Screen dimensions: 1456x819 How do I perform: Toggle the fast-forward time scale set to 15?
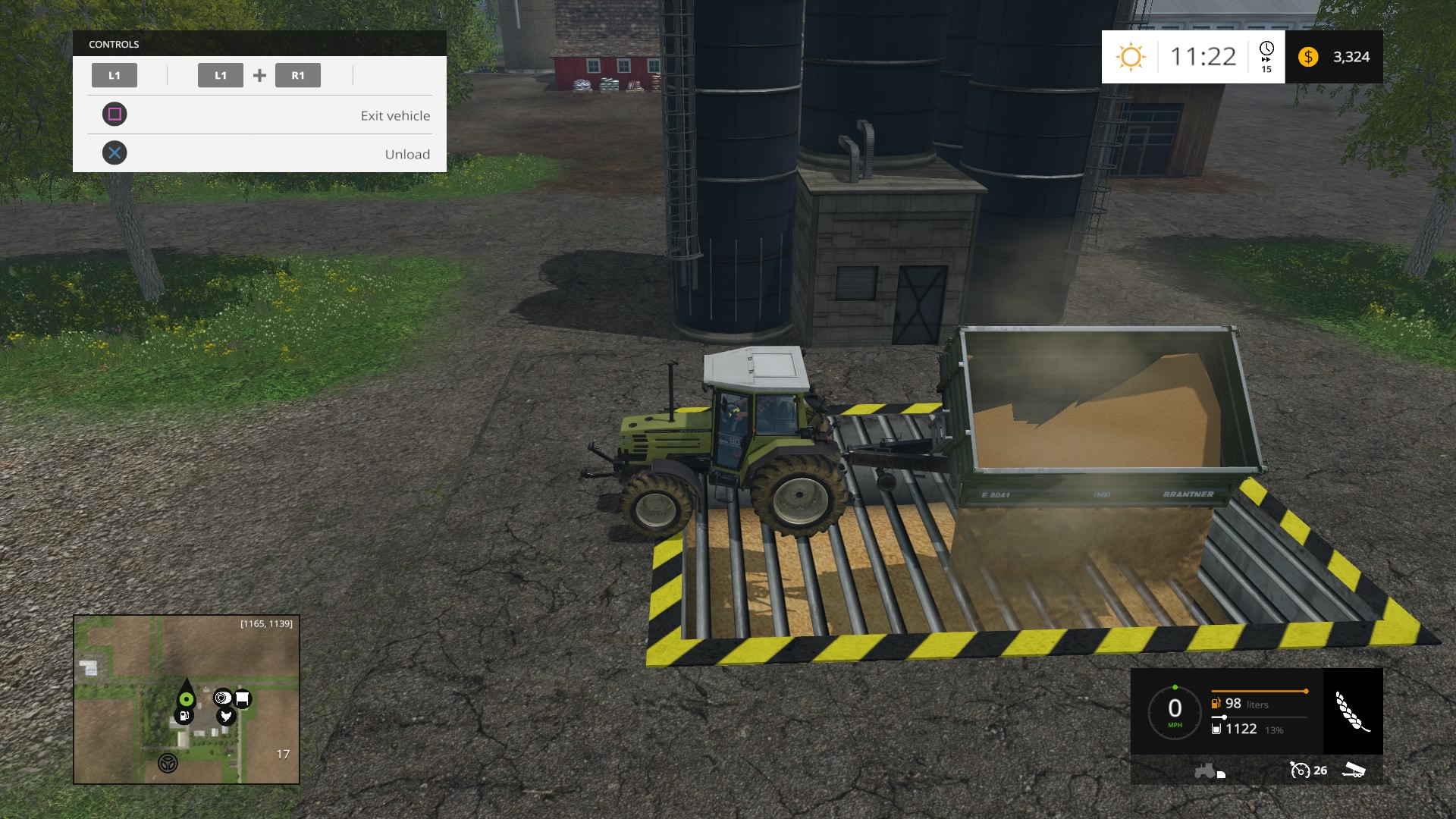point(1265,56)
